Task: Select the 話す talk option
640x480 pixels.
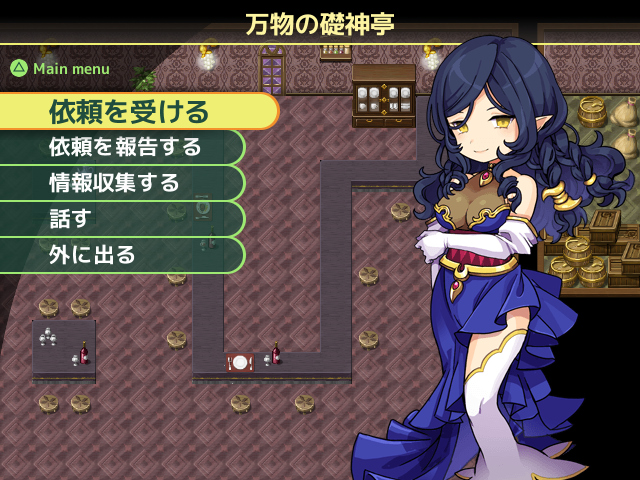Action: pos(70,219)
